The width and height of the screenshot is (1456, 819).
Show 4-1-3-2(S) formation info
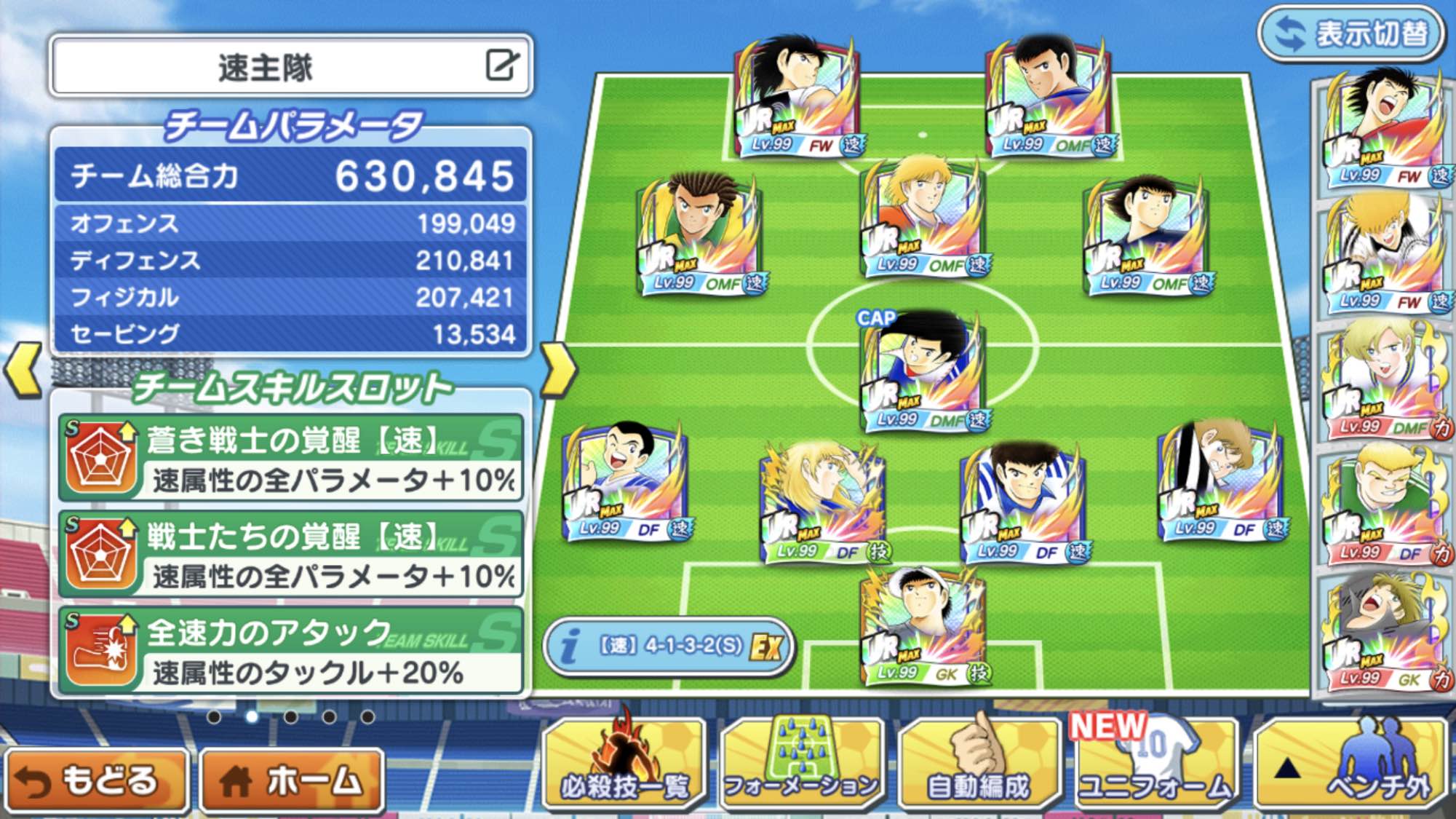pos(668,646)
